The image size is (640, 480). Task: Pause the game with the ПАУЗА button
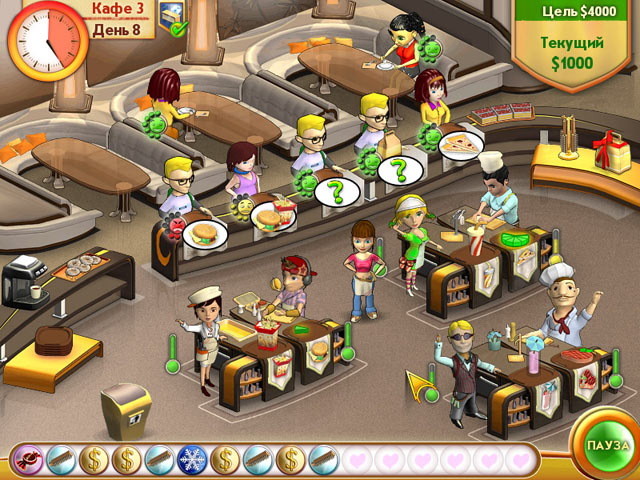[x=606, y=443]
